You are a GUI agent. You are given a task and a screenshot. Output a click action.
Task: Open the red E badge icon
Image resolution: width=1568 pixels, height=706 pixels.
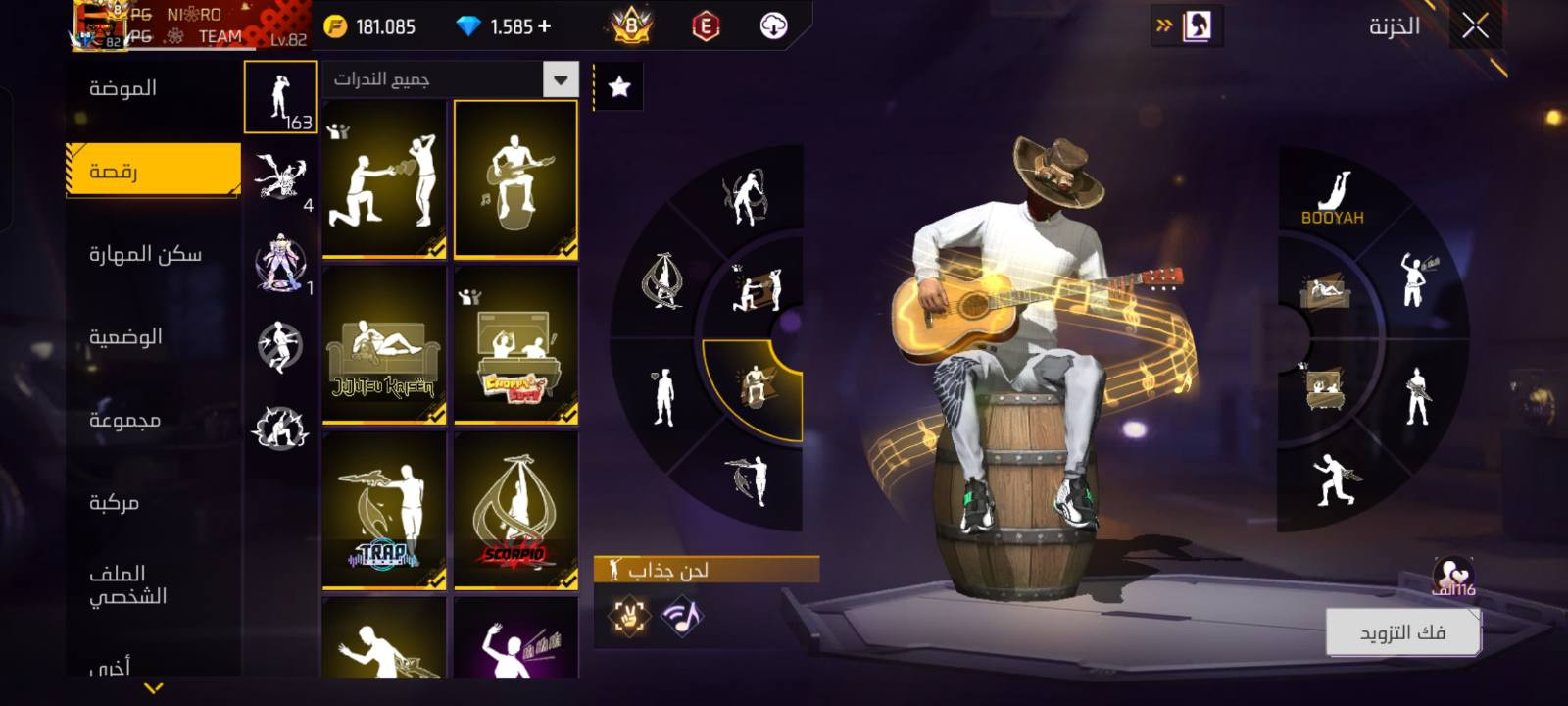coord(706,26)
